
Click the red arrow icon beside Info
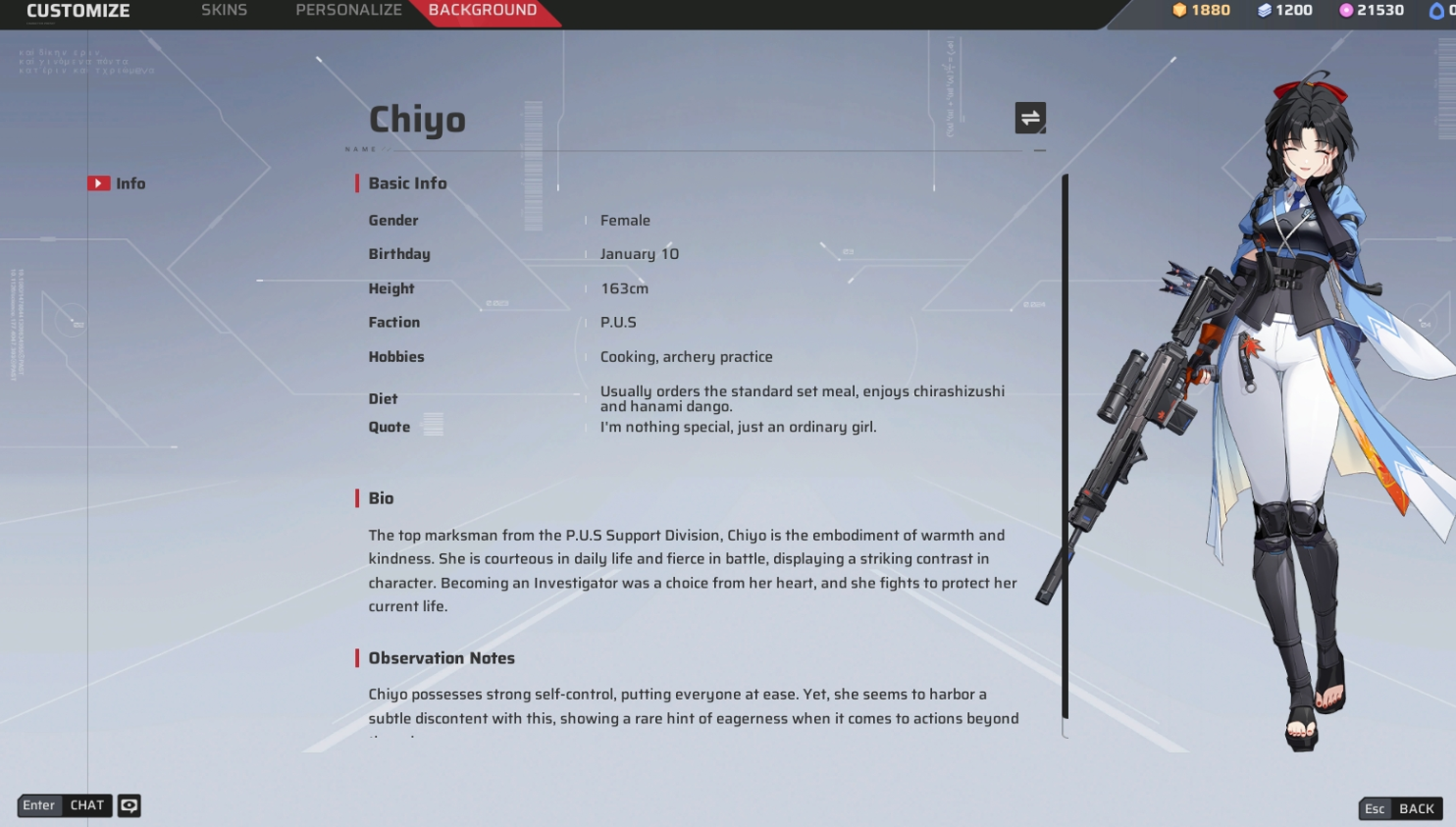click(99, 182)
